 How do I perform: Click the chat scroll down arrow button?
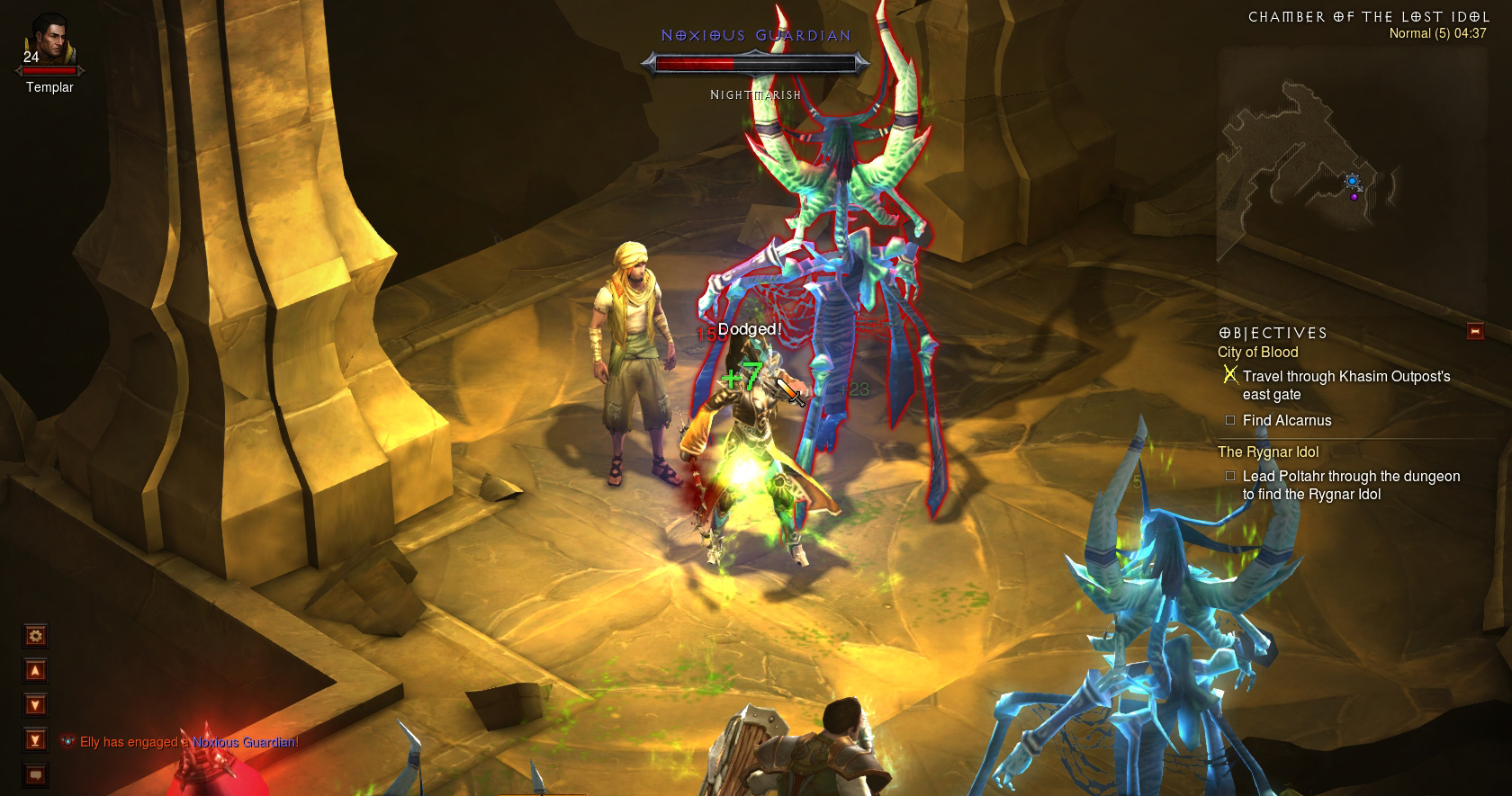[x=36, y=705]
